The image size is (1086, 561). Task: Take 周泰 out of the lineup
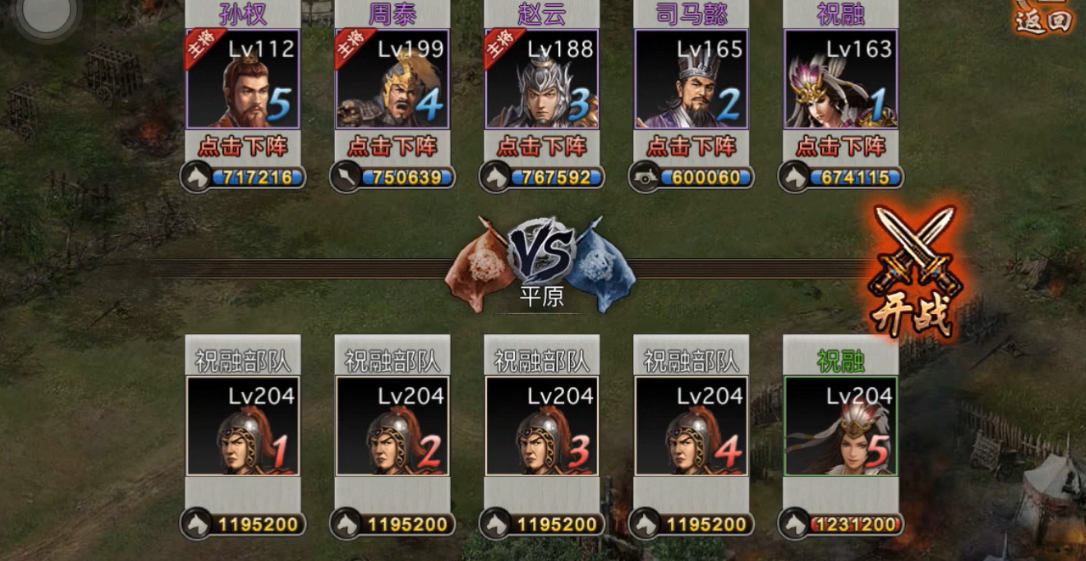point(392,146)
